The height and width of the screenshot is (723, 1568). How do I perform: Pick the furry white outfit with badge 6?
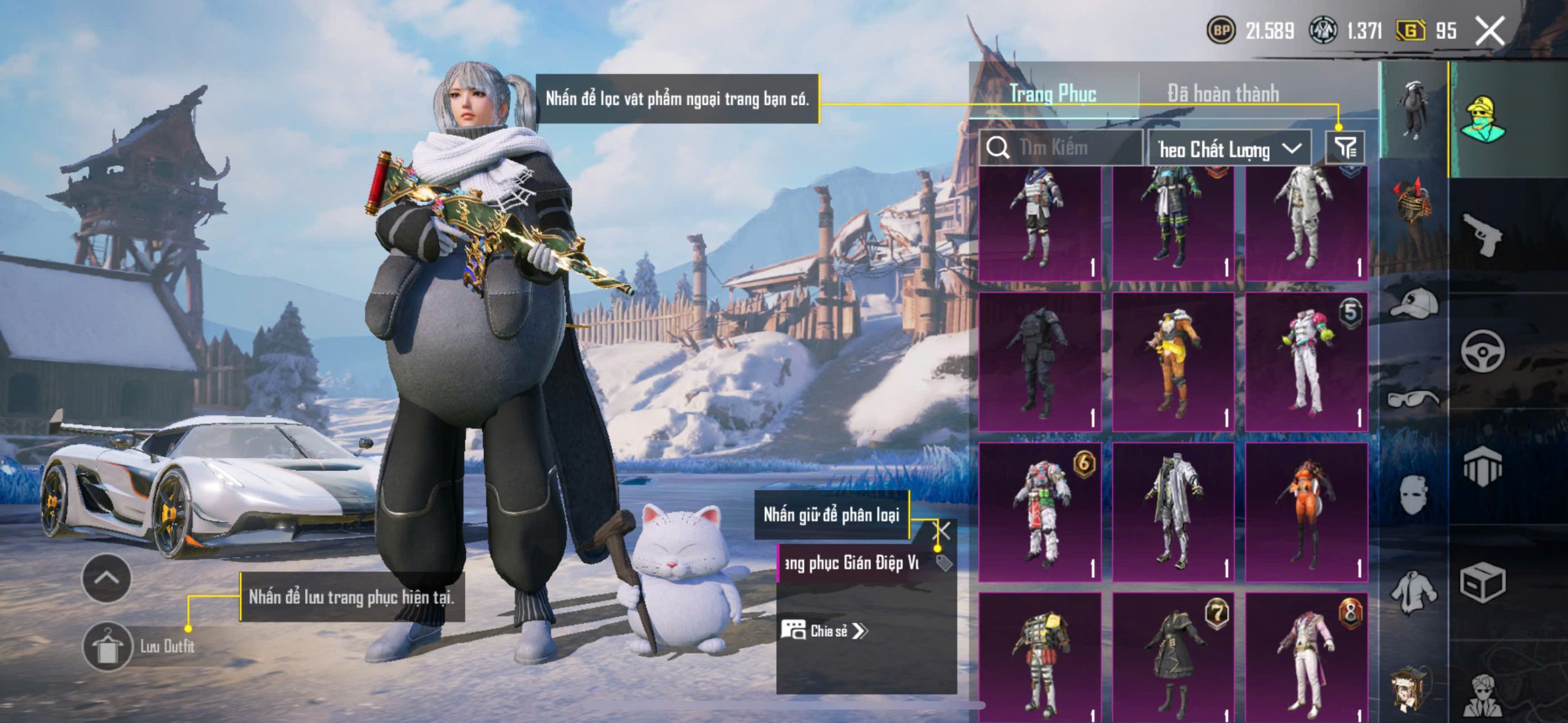[1040, 512]
